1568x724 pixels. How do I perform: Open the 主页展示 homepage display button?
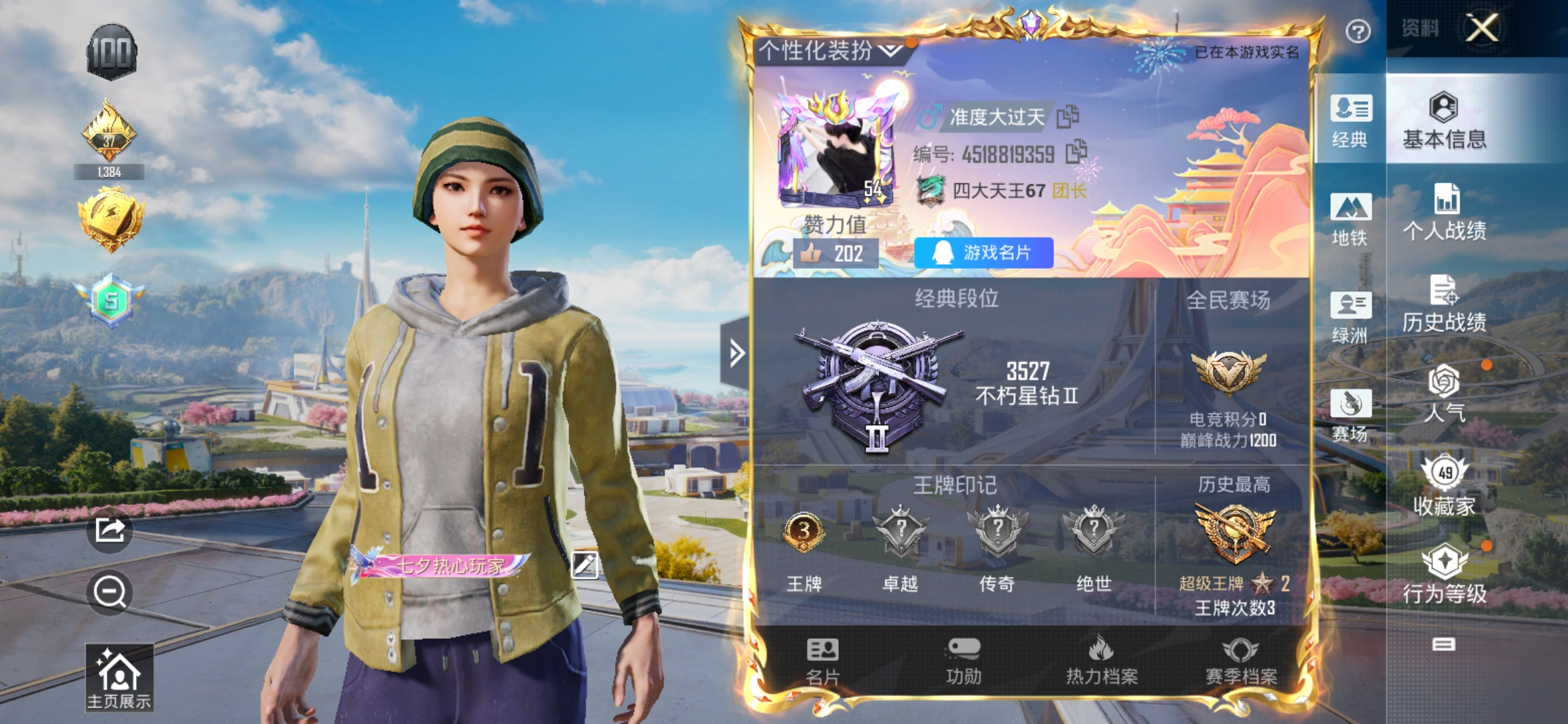tap(119, 677)
